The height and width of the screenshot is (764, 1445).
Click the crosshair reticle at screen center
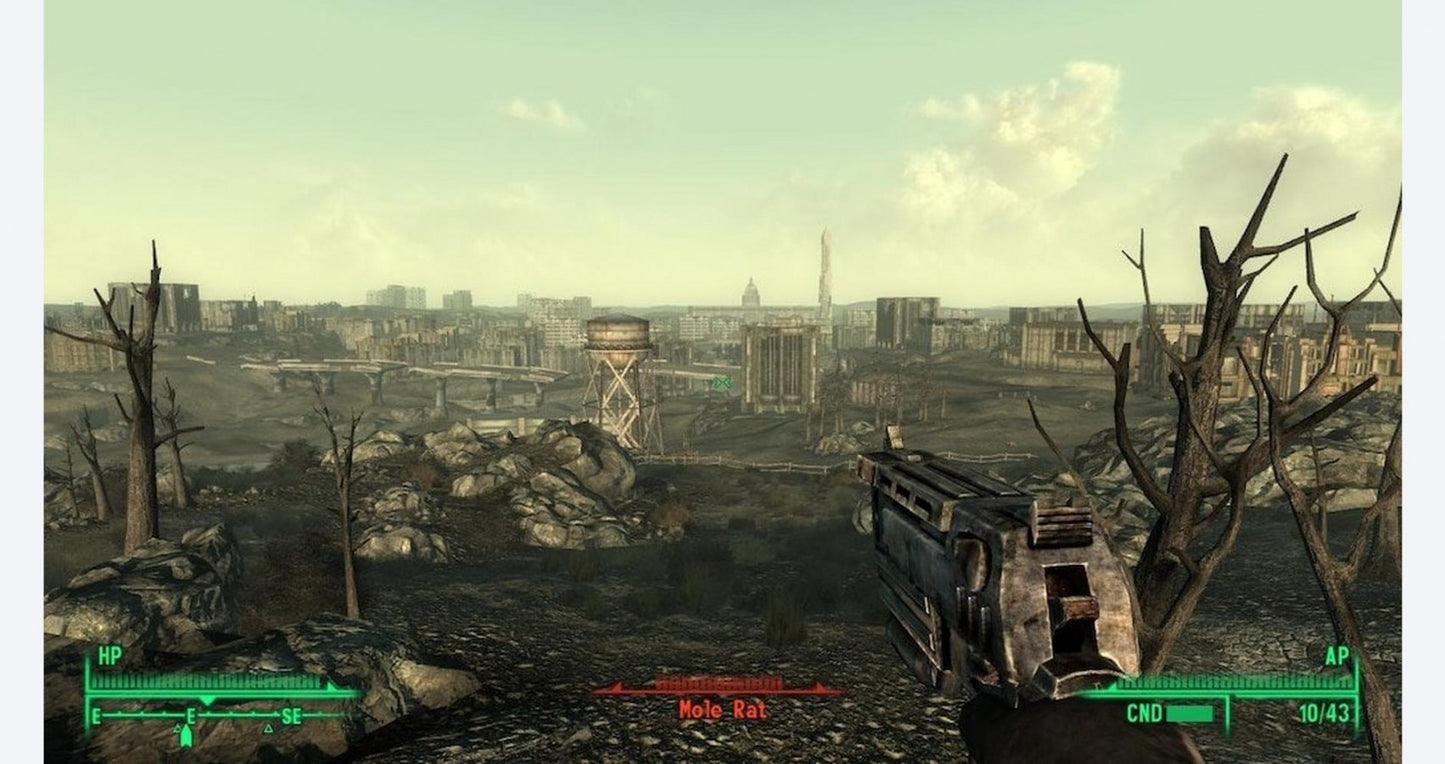click(x=722, y=382)
